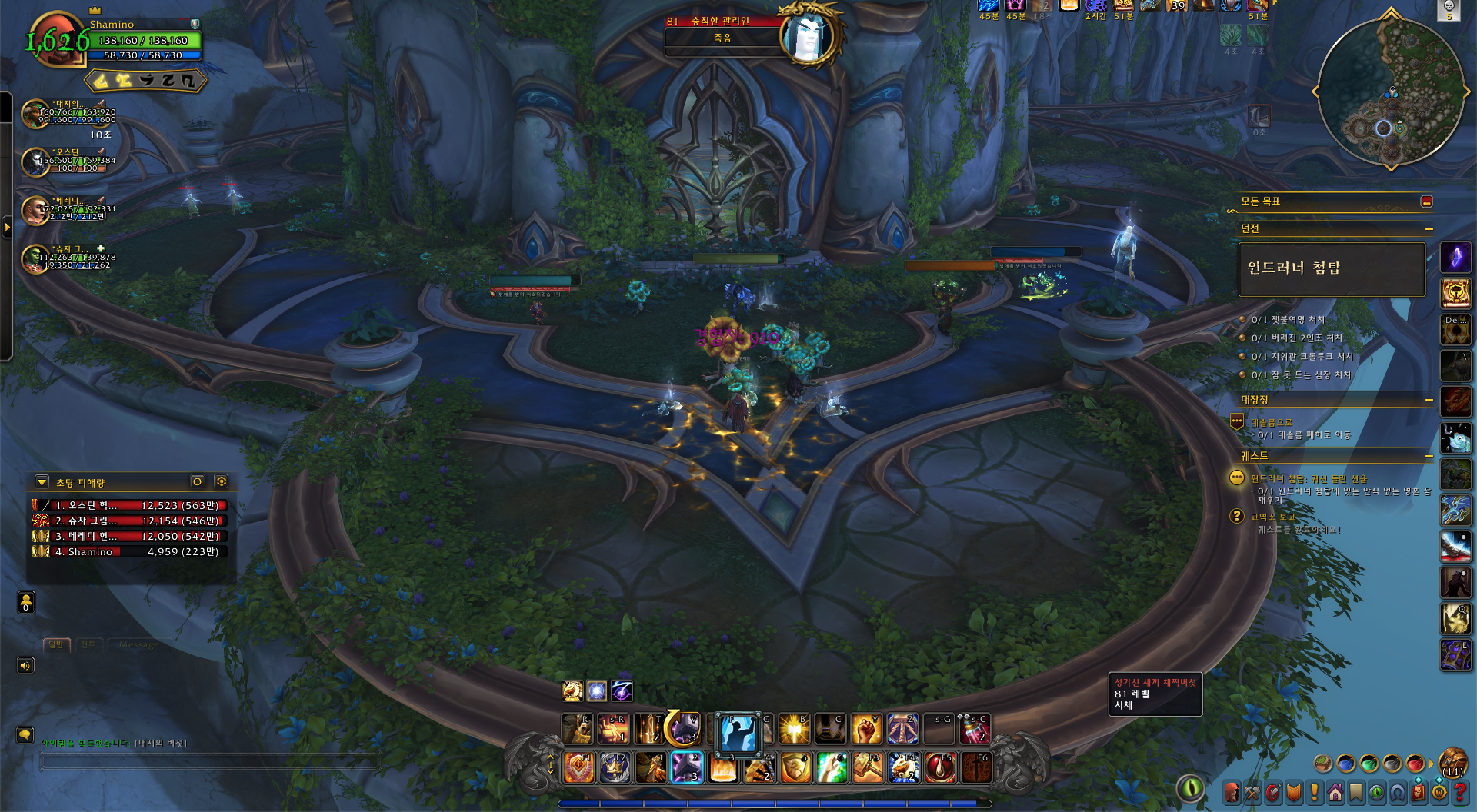Screen dimensions: 1477x812
Task: Select the 윈드러너 첨탑 dungeon objective block
Action: pyautogui.click(x=1332, y=268)
